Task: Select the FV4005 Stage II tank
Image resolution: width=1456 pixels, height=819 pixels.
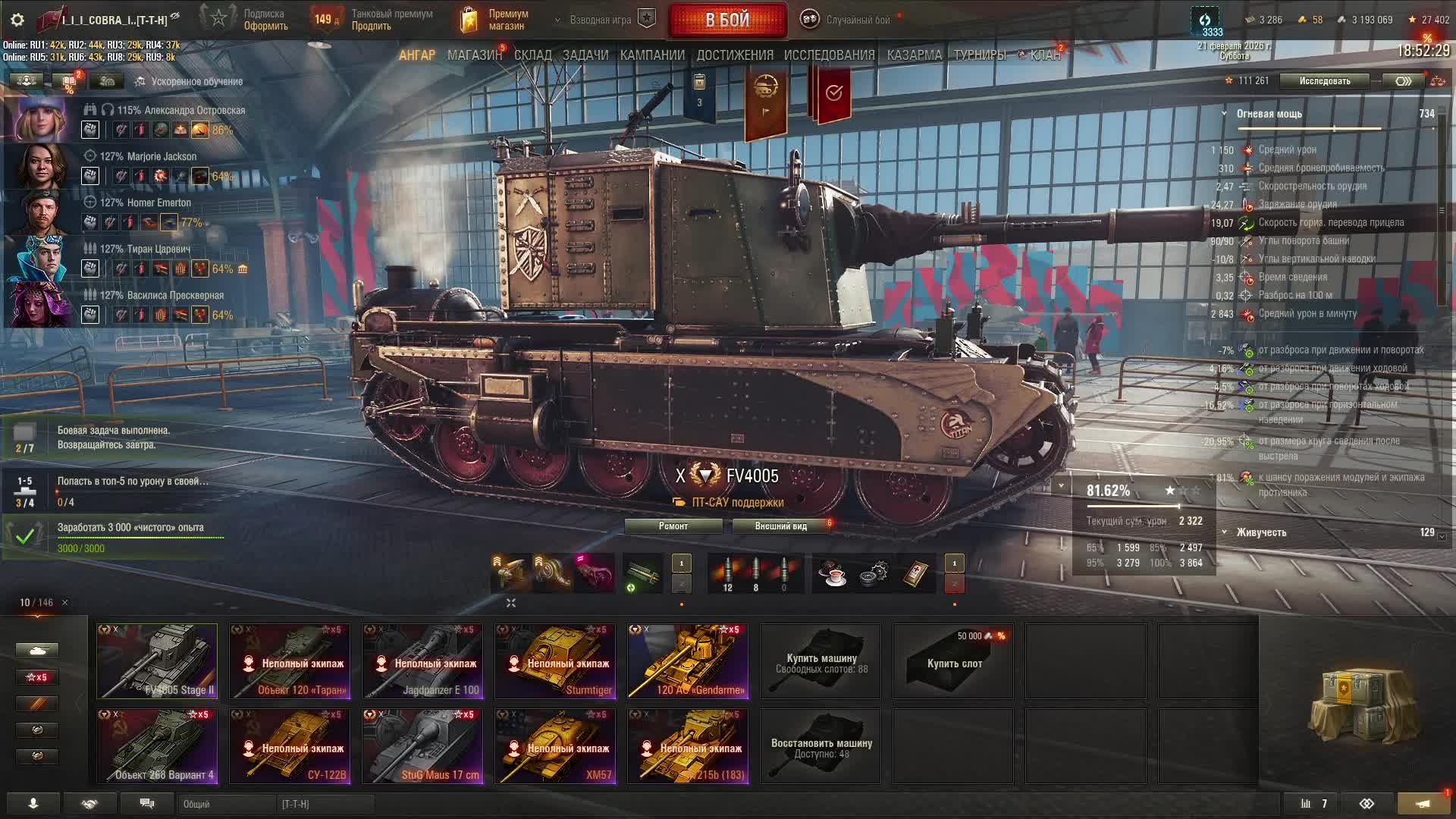Action: [157, 661]
